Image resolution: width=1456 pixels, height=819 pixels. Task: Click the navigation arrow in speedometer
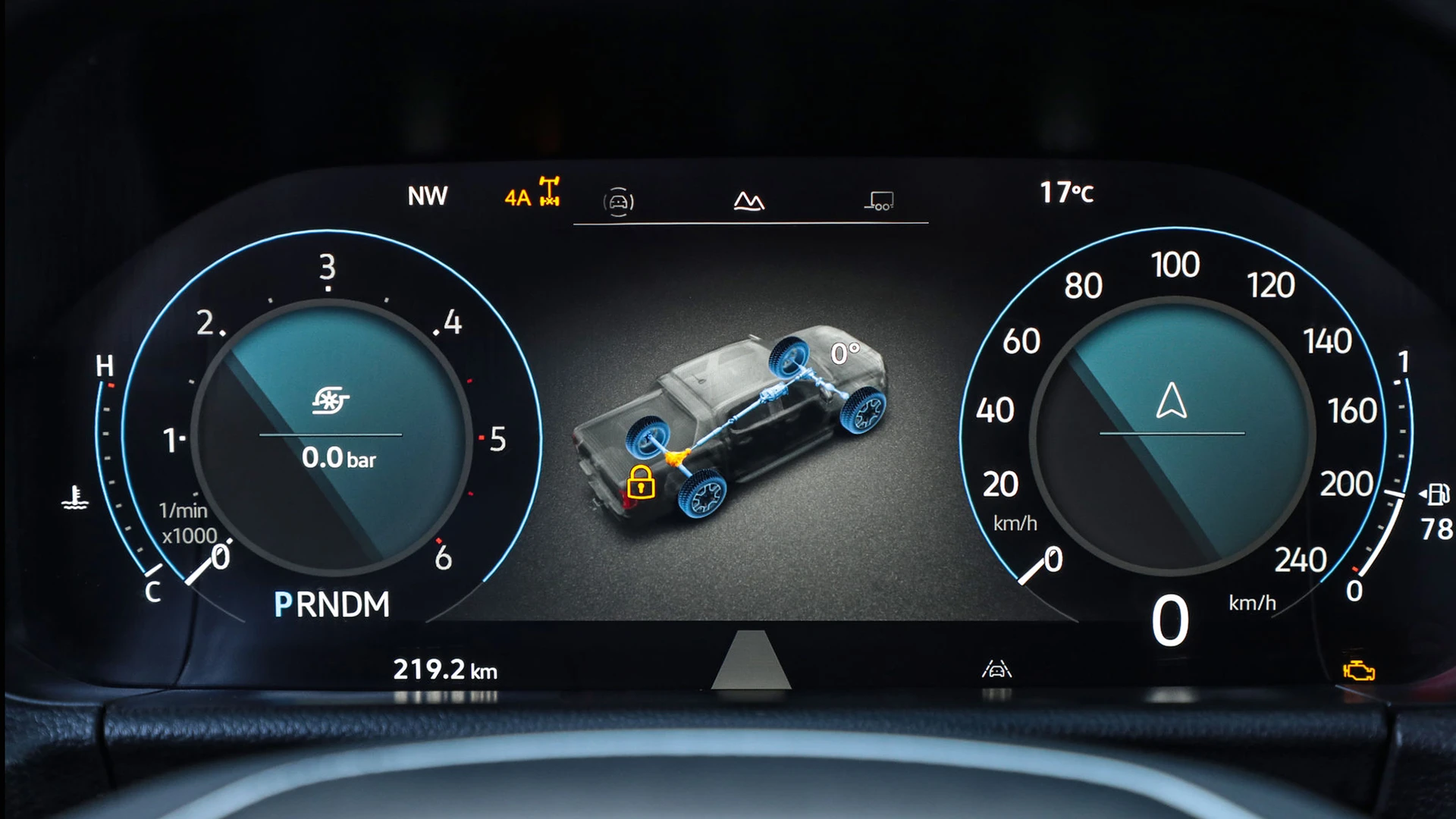[1172, 400]
